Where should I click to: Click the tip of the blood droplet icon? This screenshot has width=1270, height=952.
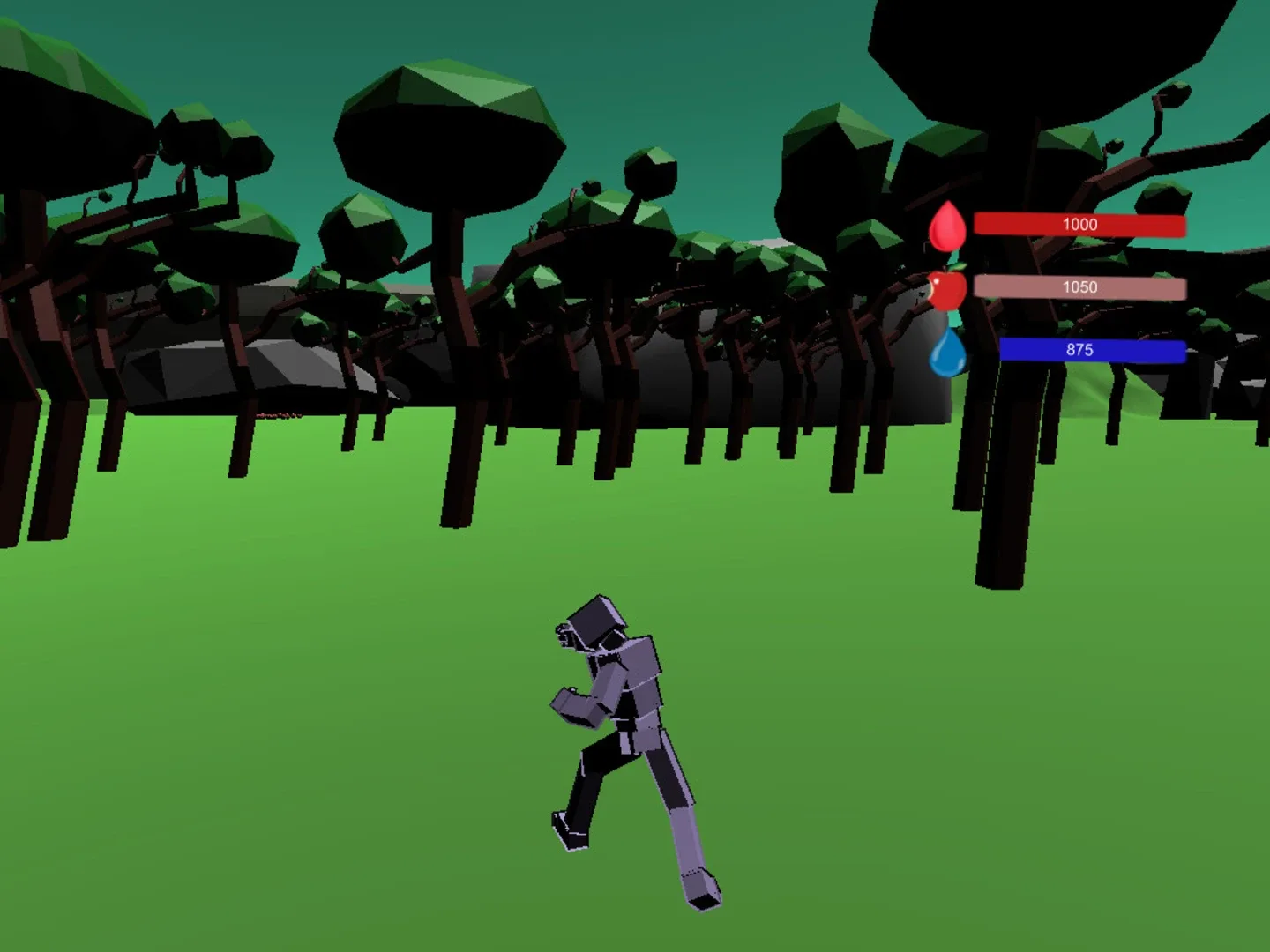click(949, 204)
